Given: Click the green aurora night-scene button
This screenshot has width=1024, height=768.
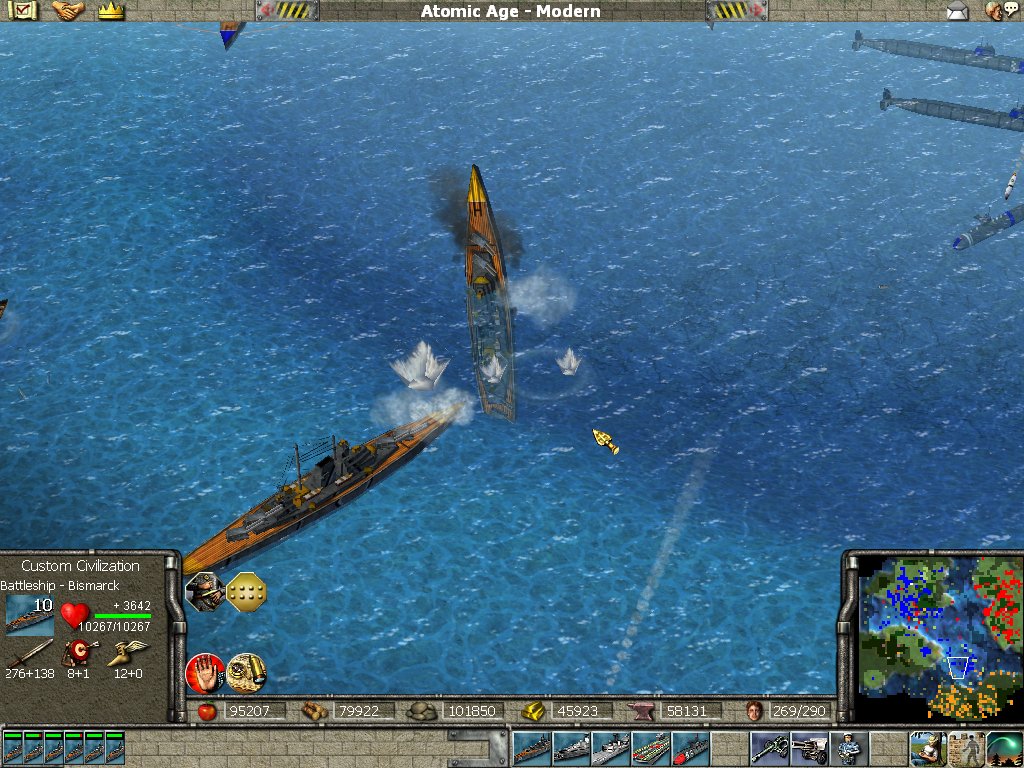Looking at the screenshot, I should [x=1004, y=748].
